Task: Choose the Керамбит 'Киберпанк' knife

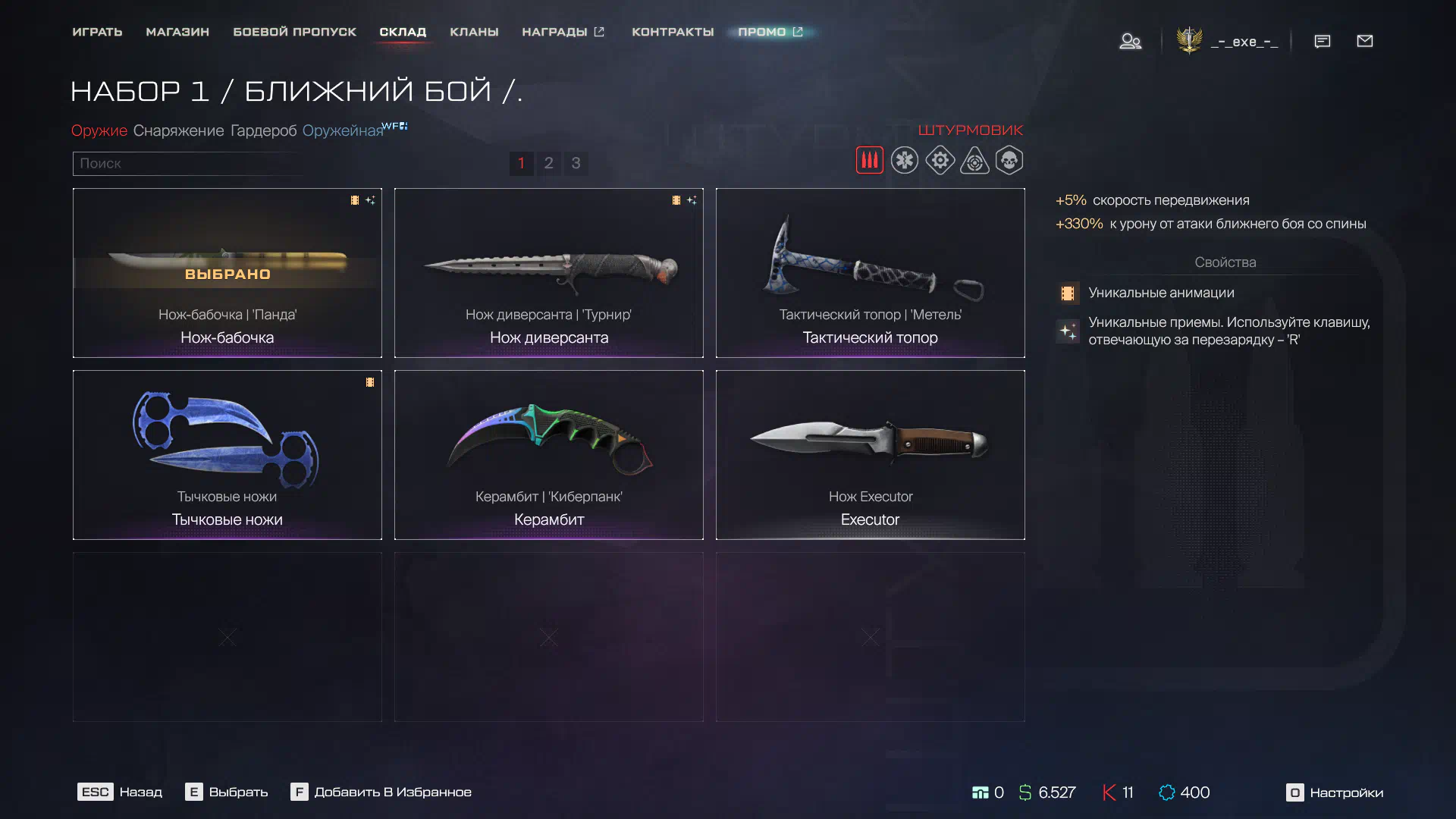Action: click(548, 455)
